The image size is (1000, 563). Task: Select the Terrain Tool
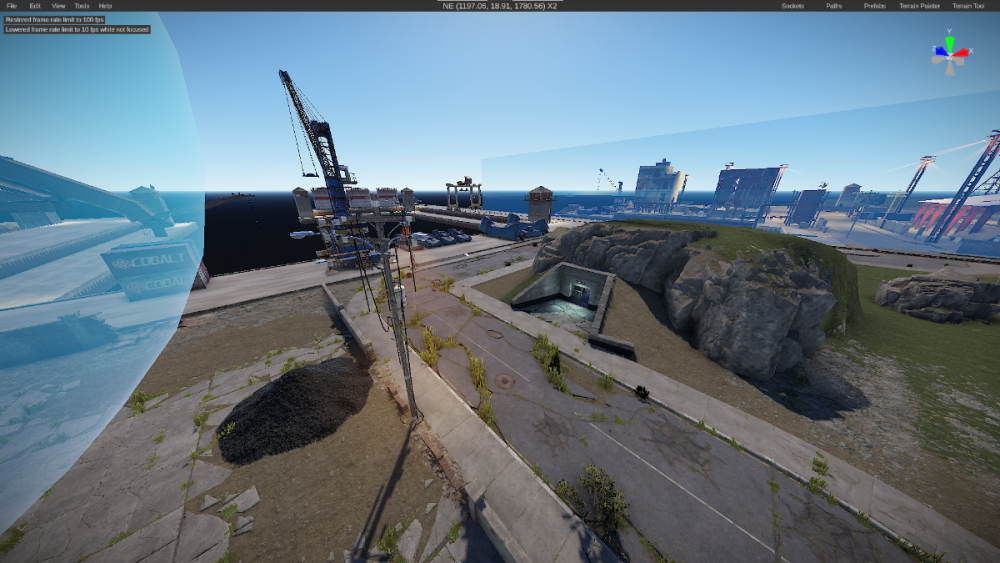tap(968, 6)
